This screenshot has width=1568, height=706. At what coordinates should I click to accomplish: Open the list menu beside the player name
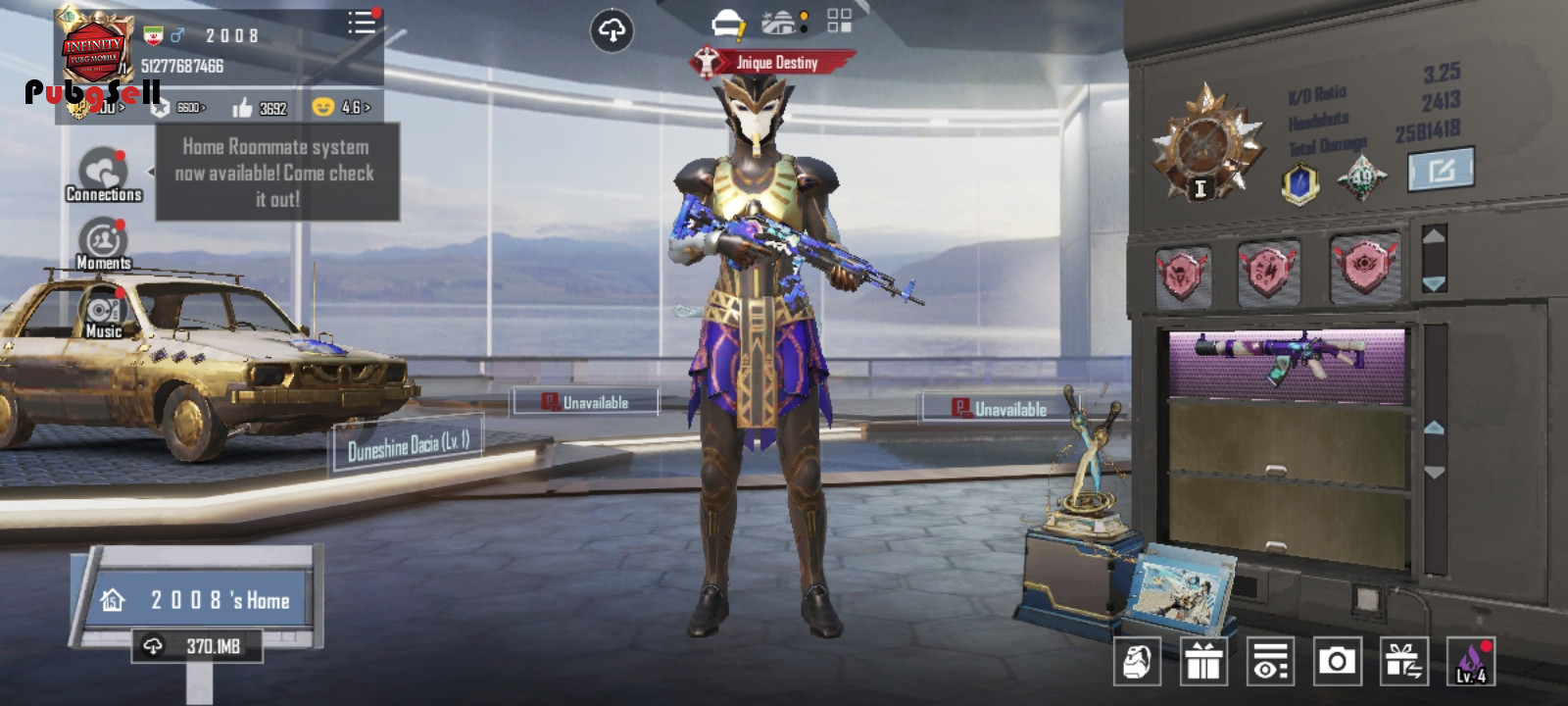[361, 24]
